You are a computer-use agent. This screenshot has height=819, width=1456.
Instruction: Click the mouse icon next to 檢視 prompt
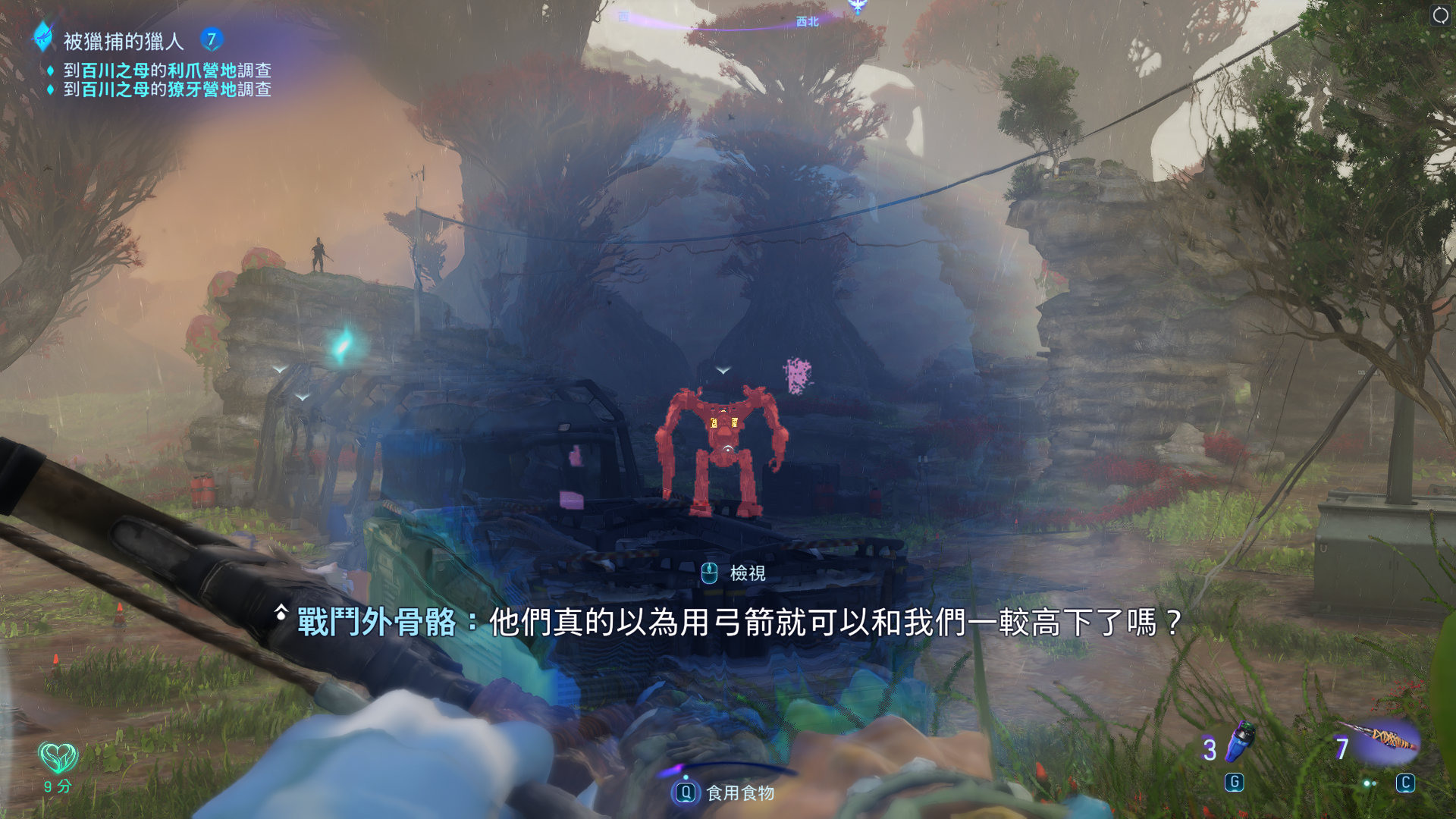pos(709,575)
